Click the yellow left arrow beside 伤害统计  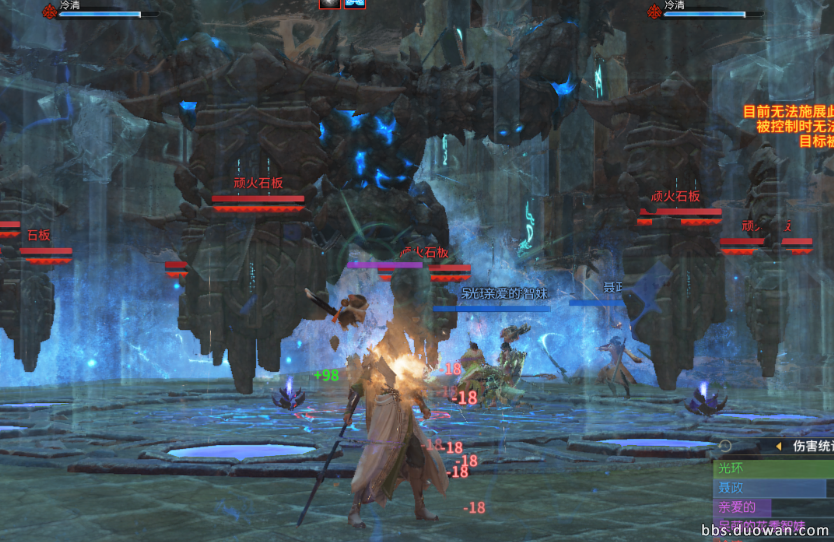778,446
